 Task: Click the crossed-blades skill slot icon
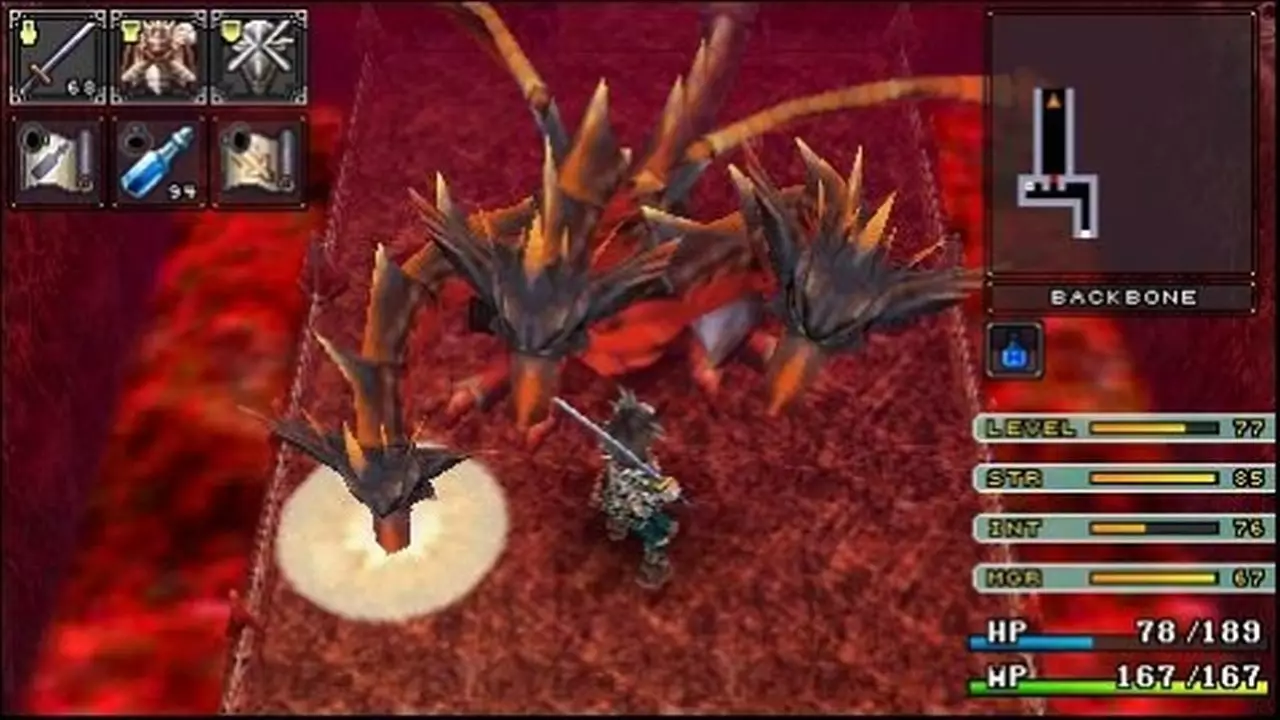(258, 55)
